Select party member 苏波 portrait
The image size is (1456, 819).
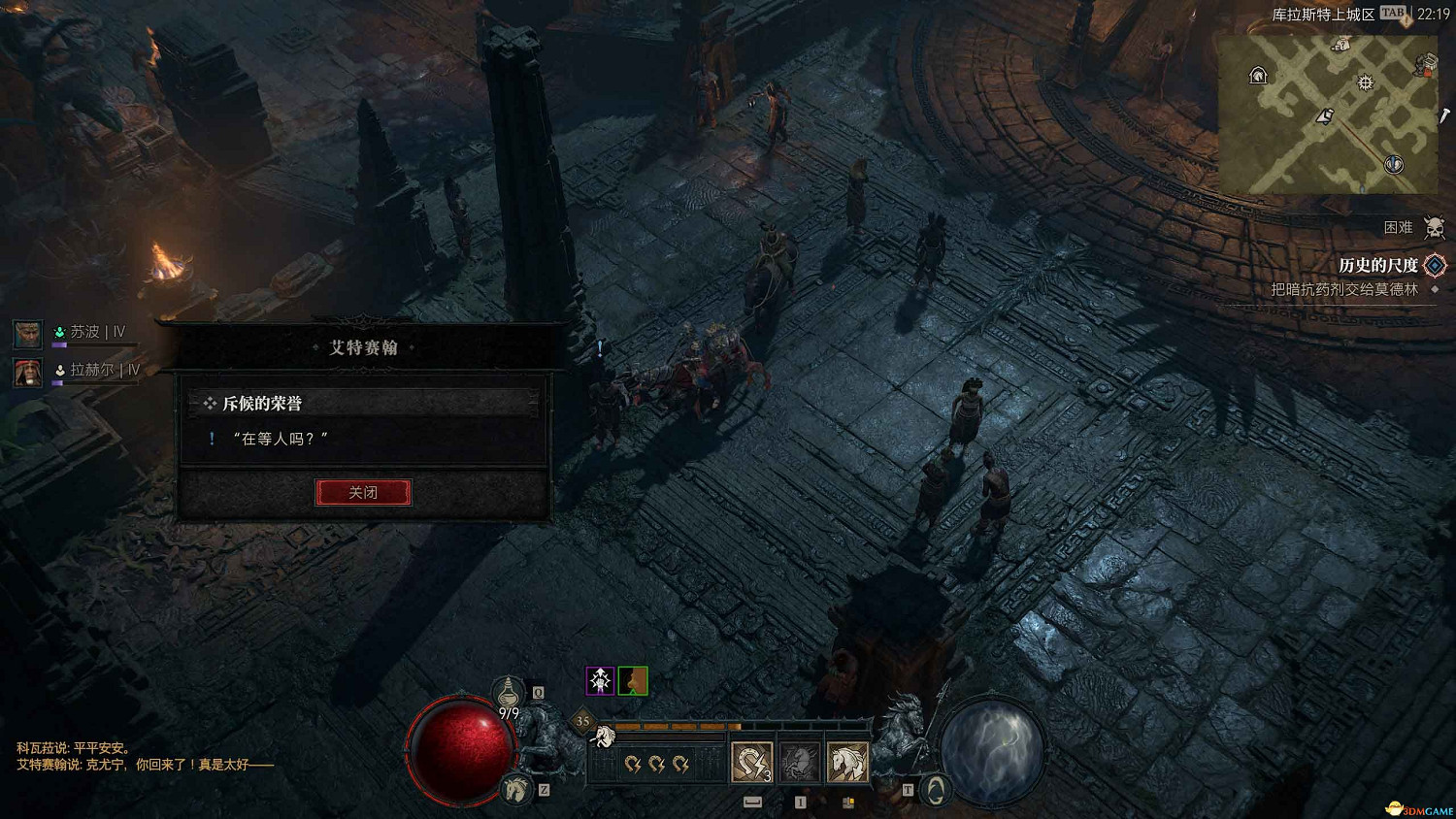27,334
